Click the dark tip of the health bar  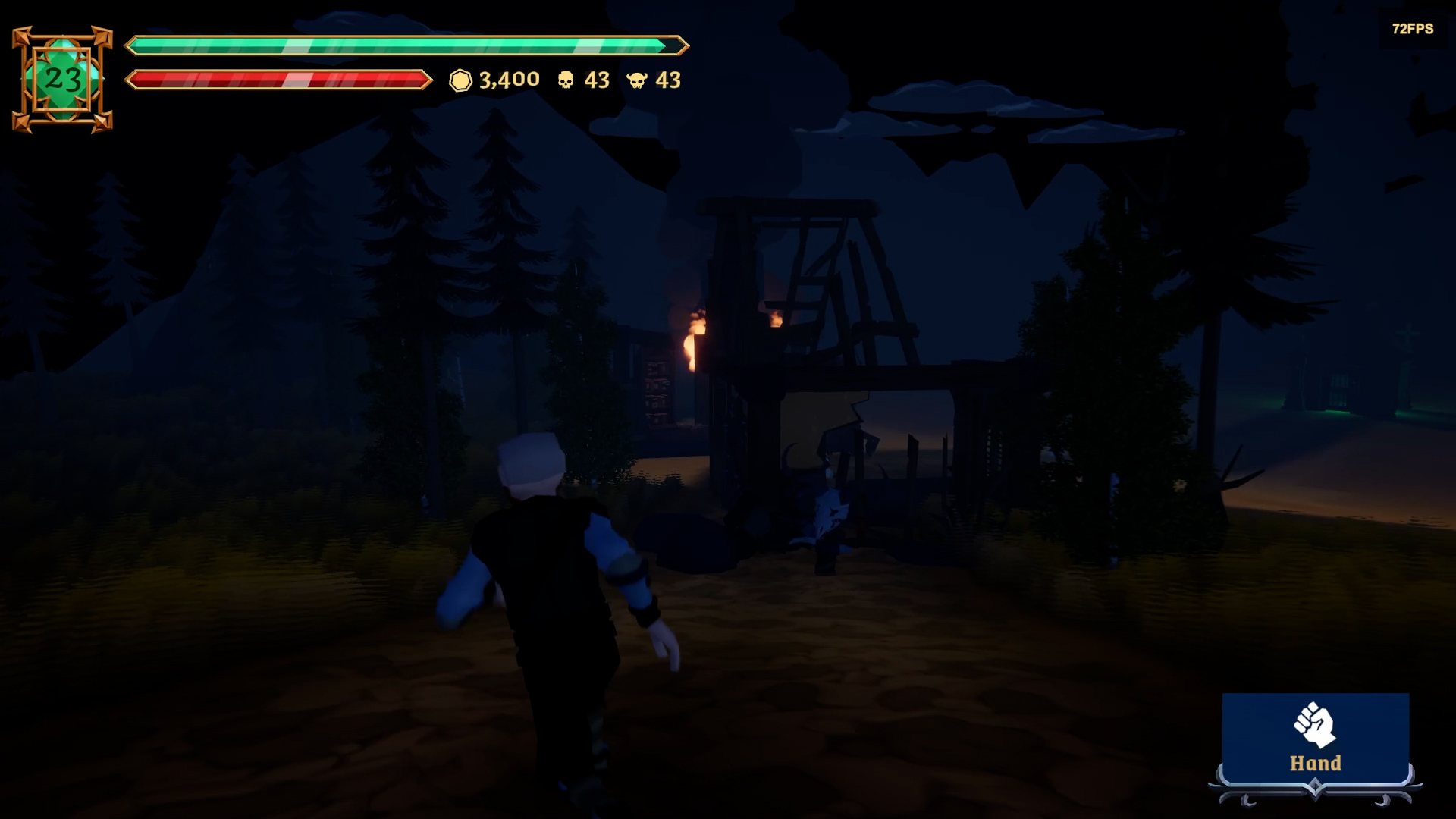pyautogui.click(x=671, y=46)
